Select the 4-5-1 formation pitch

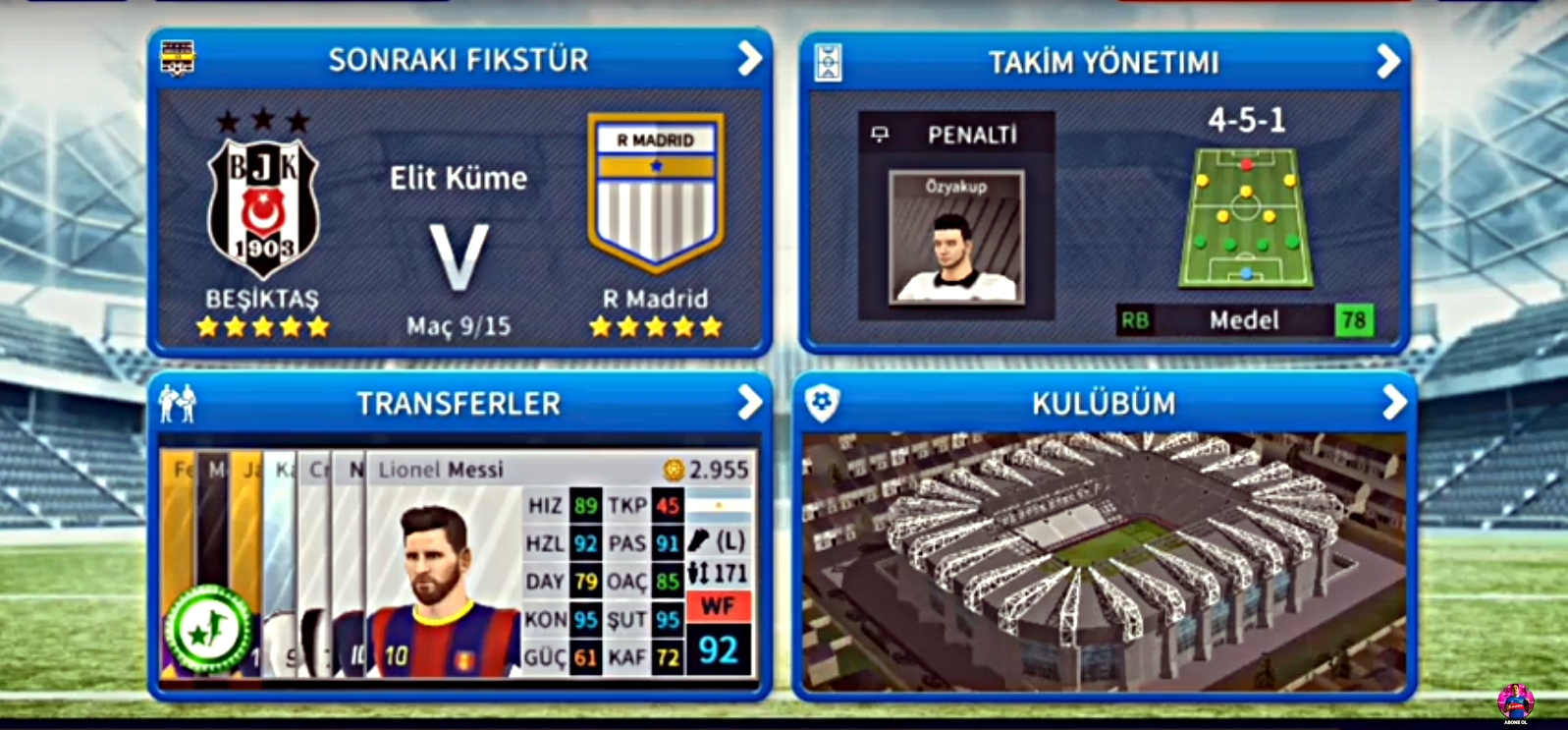click(x=1247, y=218)
